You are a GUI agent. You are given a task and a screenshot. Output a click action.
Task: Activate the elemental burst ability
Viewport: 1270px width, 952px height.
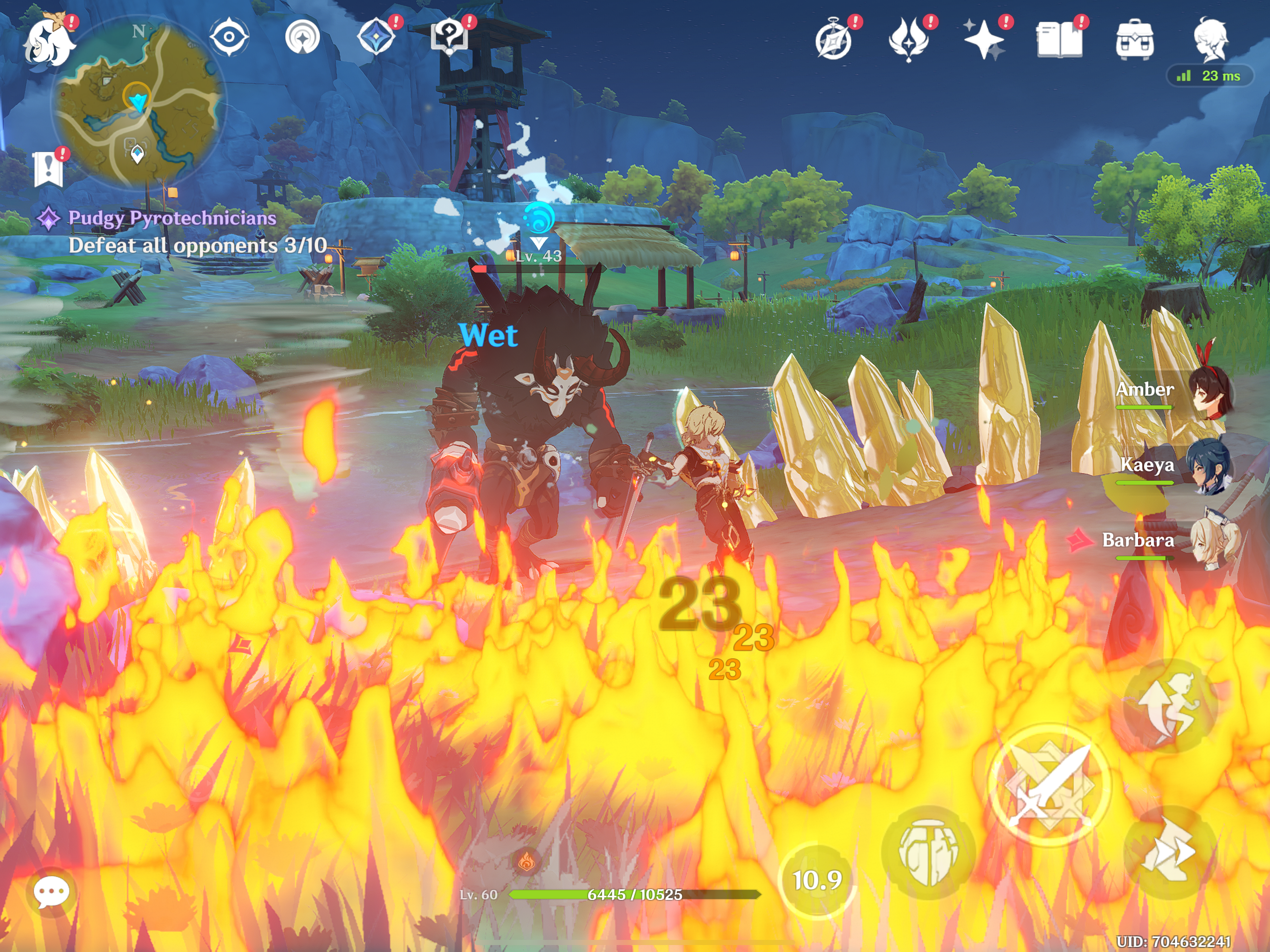pos(928,852)
